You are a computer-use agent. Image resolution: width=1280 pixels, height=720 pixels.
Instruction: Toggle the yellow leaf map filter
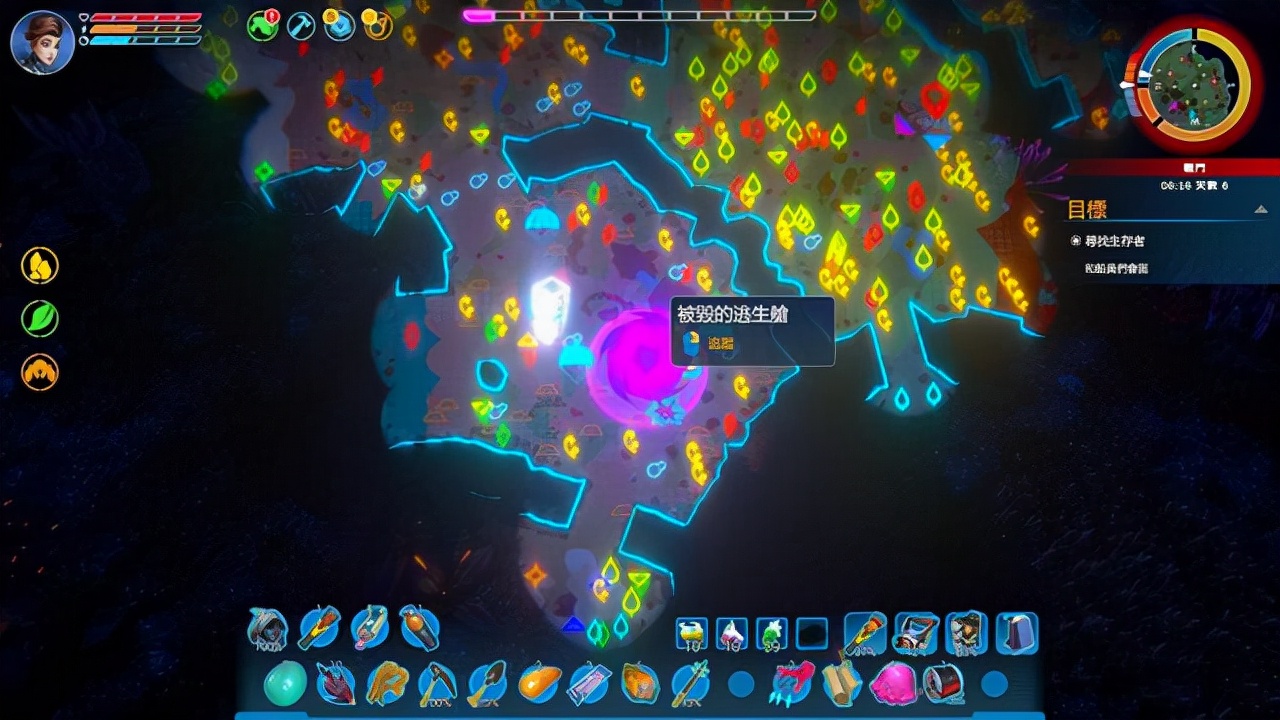(x=40, y=267)
